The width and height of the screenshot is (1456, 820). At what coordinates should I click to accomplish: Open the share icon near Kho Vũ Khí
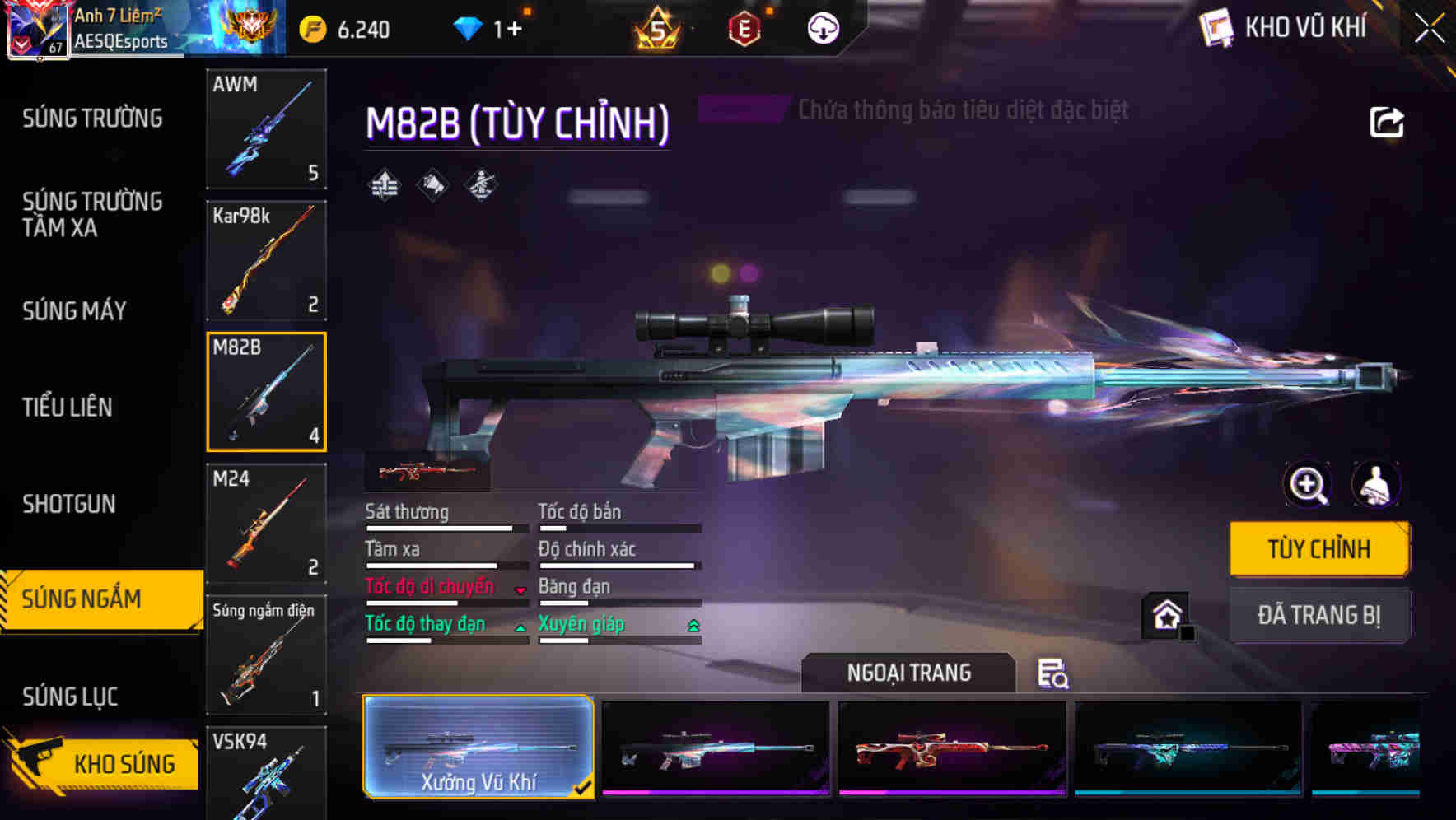coord(1388,121)
